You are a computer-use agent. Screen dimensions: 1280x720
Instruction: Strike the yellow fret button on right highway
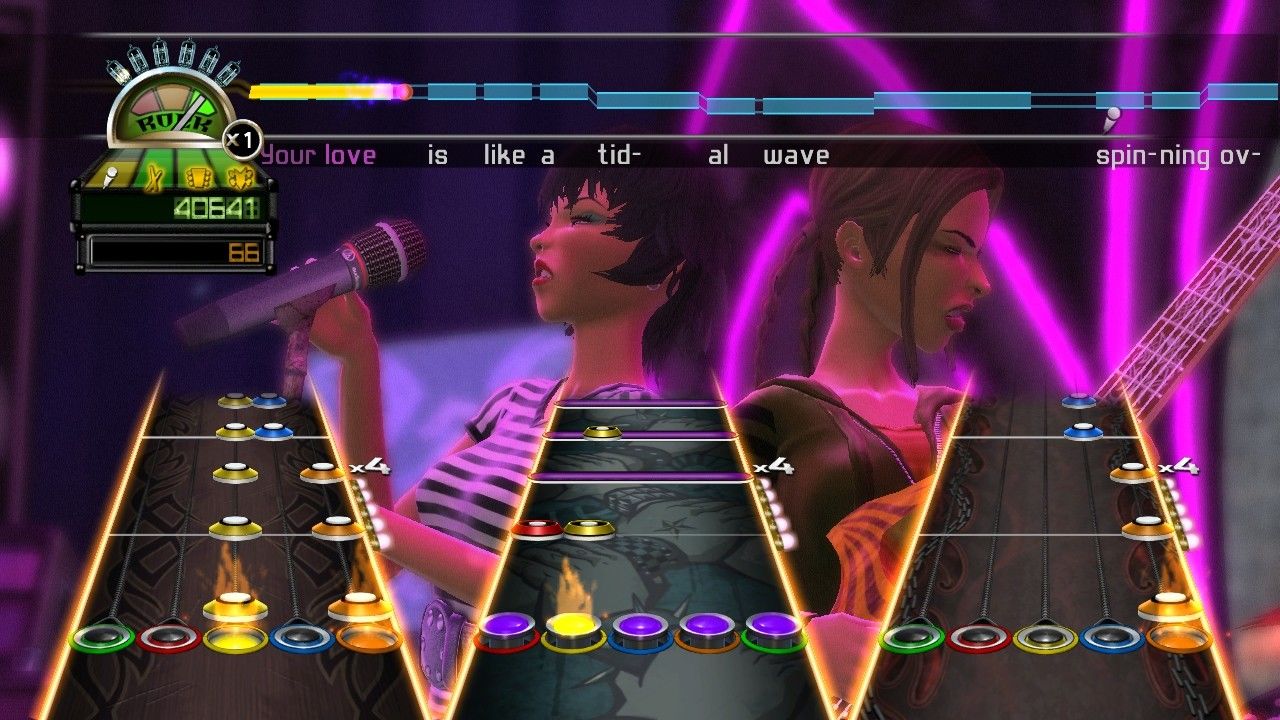click(1046, 637)
